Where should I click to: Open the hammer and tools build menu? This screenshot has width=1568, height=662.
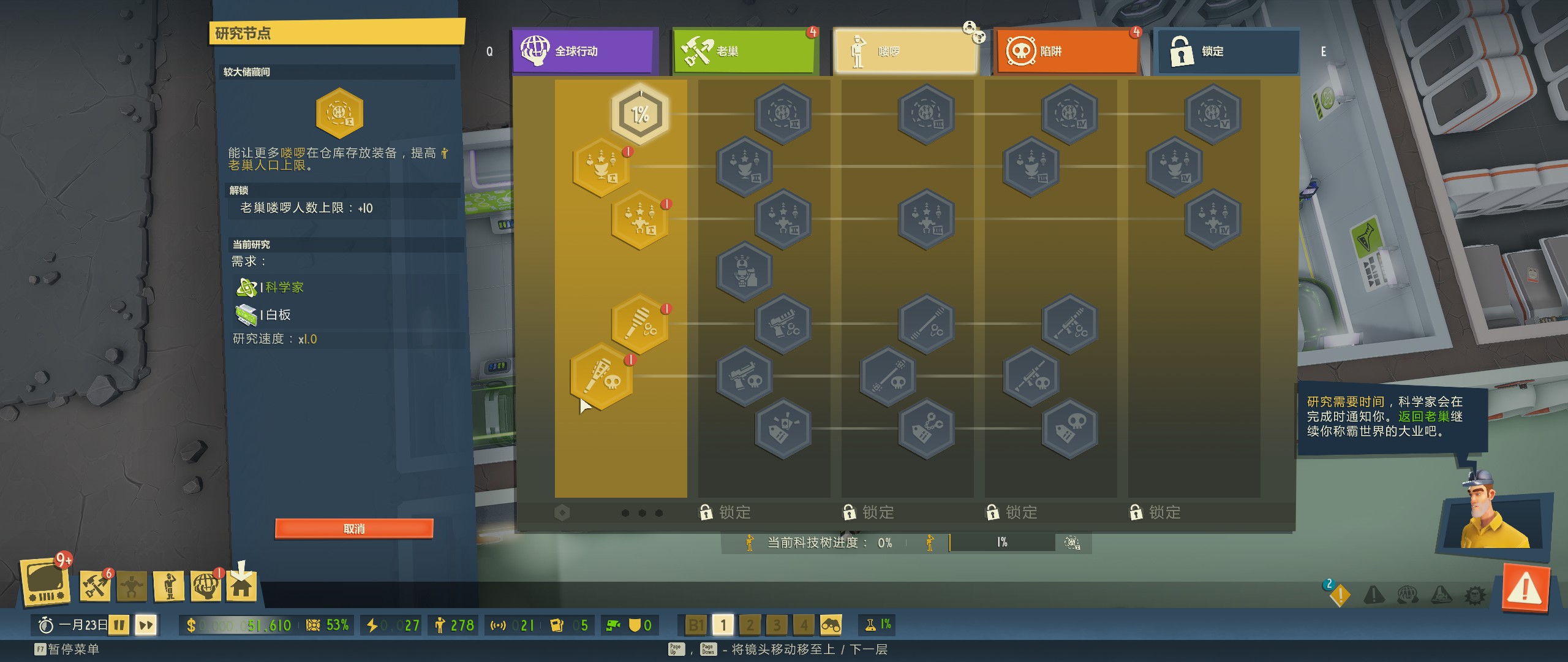pyautogui.click(x=95, y=586)
